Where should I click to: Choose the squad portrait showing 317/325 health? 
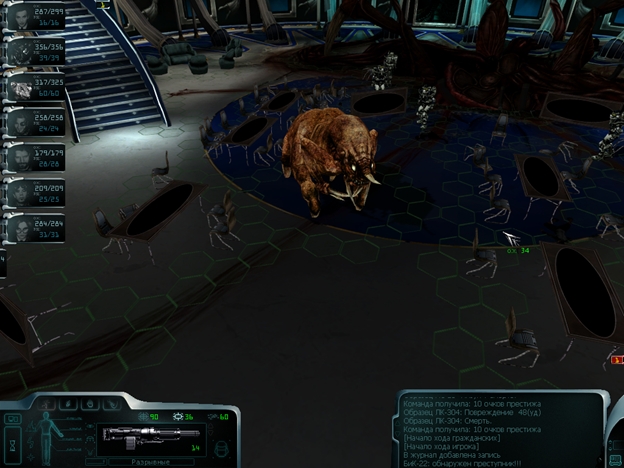(x=22, y=88)
